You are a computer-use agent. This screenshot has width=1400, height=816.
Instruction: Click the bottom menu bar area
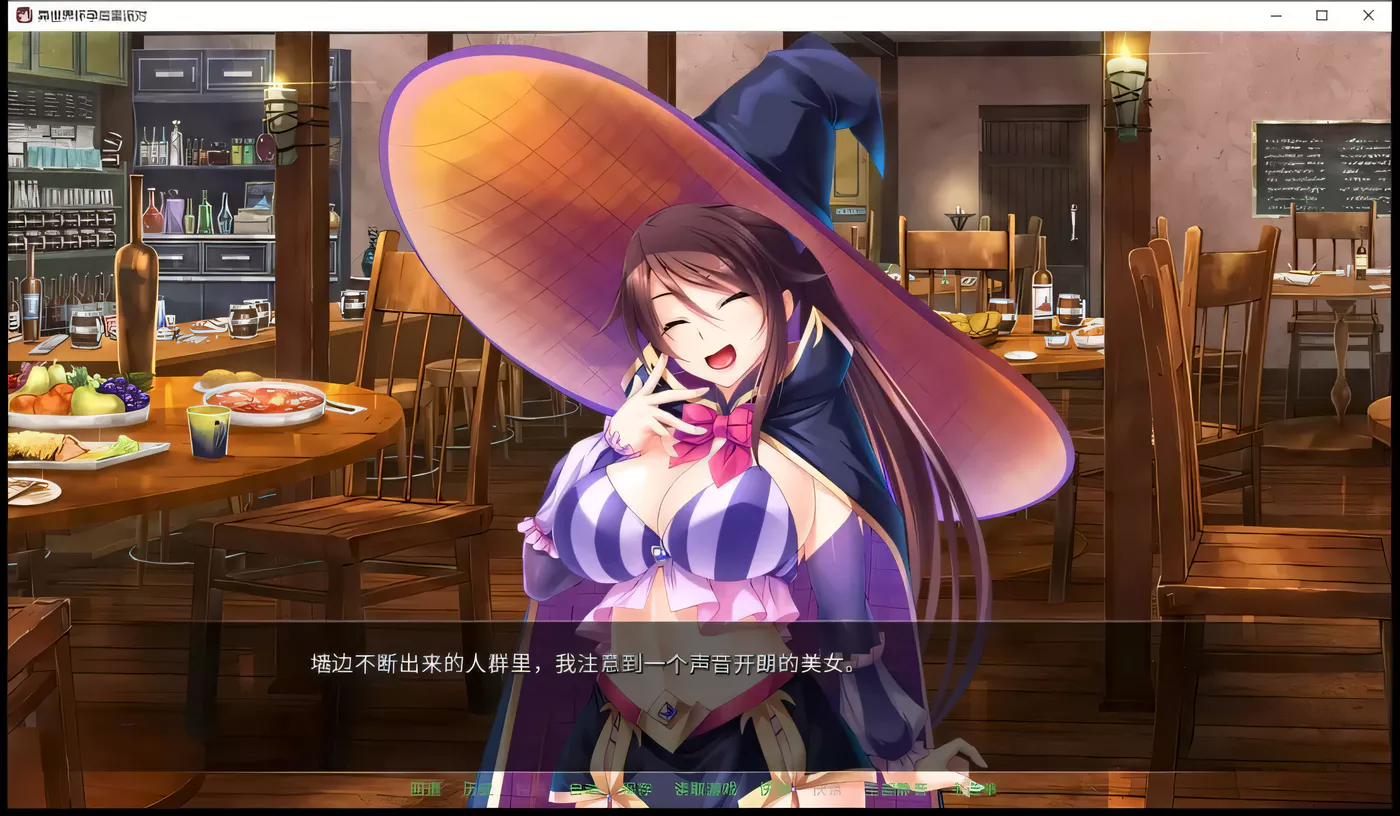pyautogui.click(x=700, y=789)
